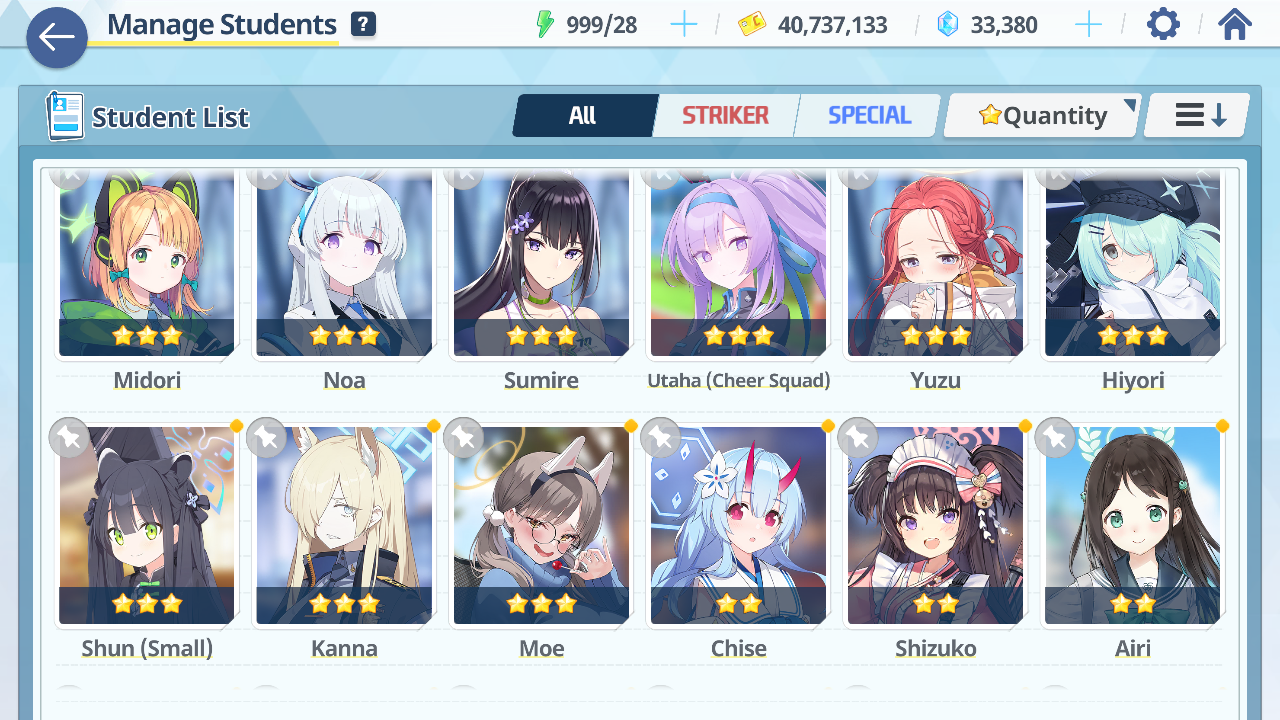This screenshot has width=1280, height=720.
Task: Switch to the SPECIAL tab
Action: (x=869, y=116)
